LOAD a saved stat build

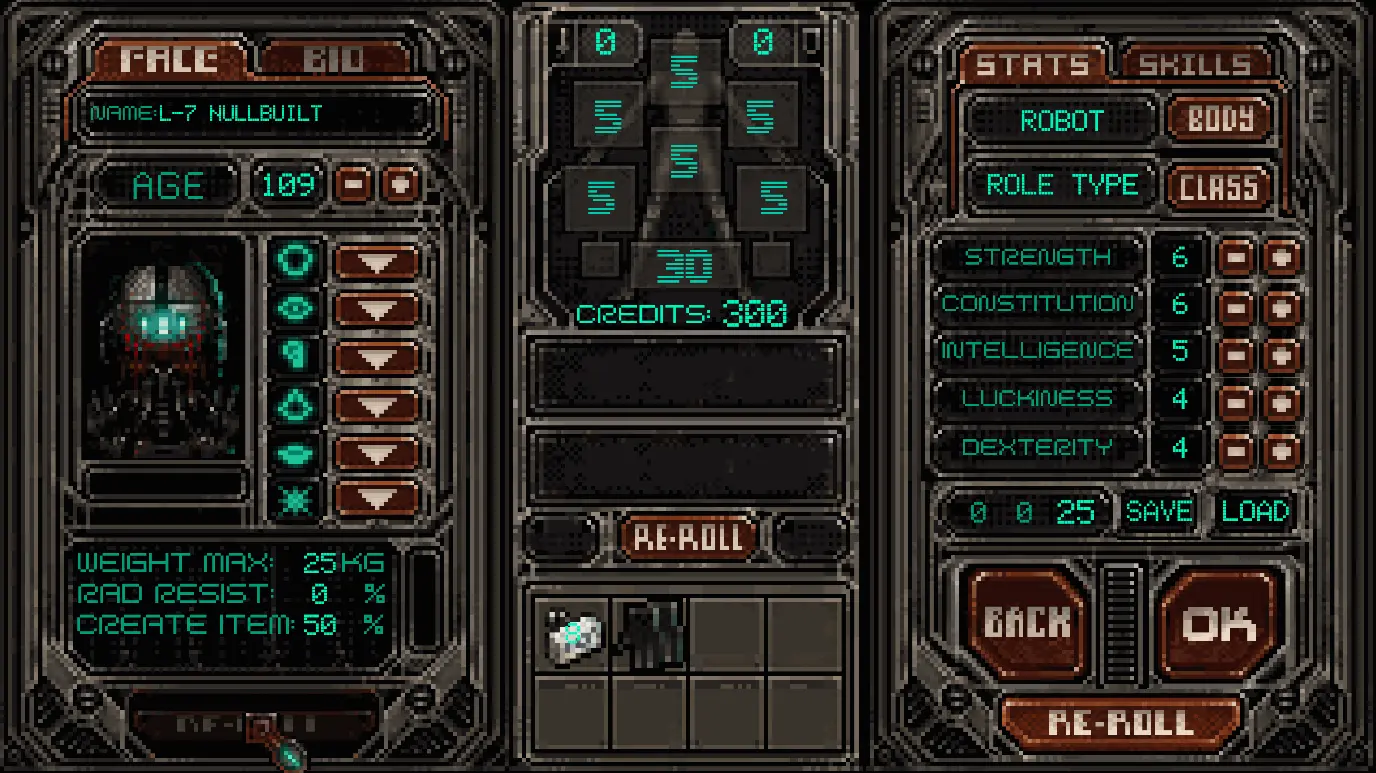tap(1255, 512)
